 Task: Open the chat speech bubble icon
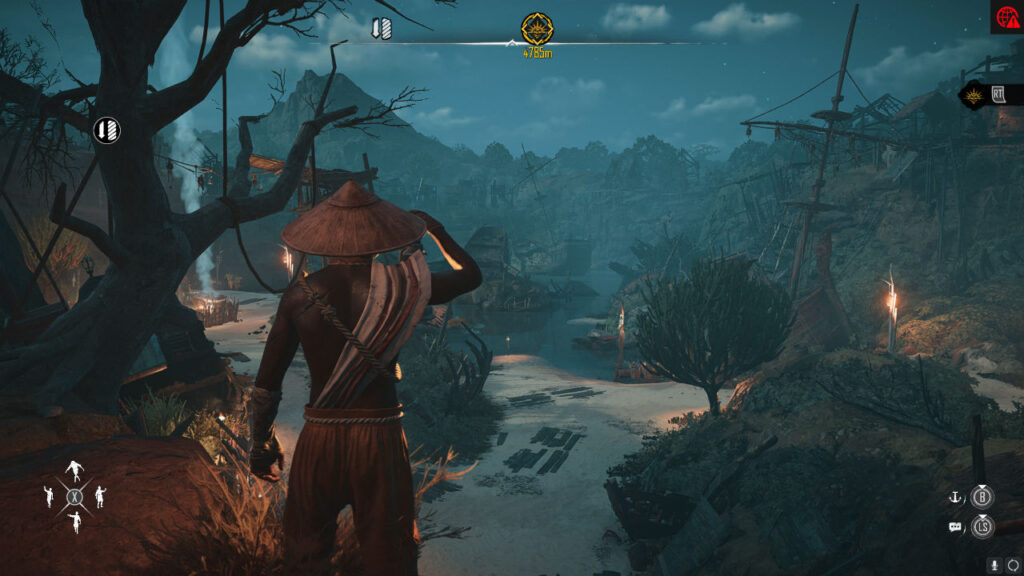point(955,526)
